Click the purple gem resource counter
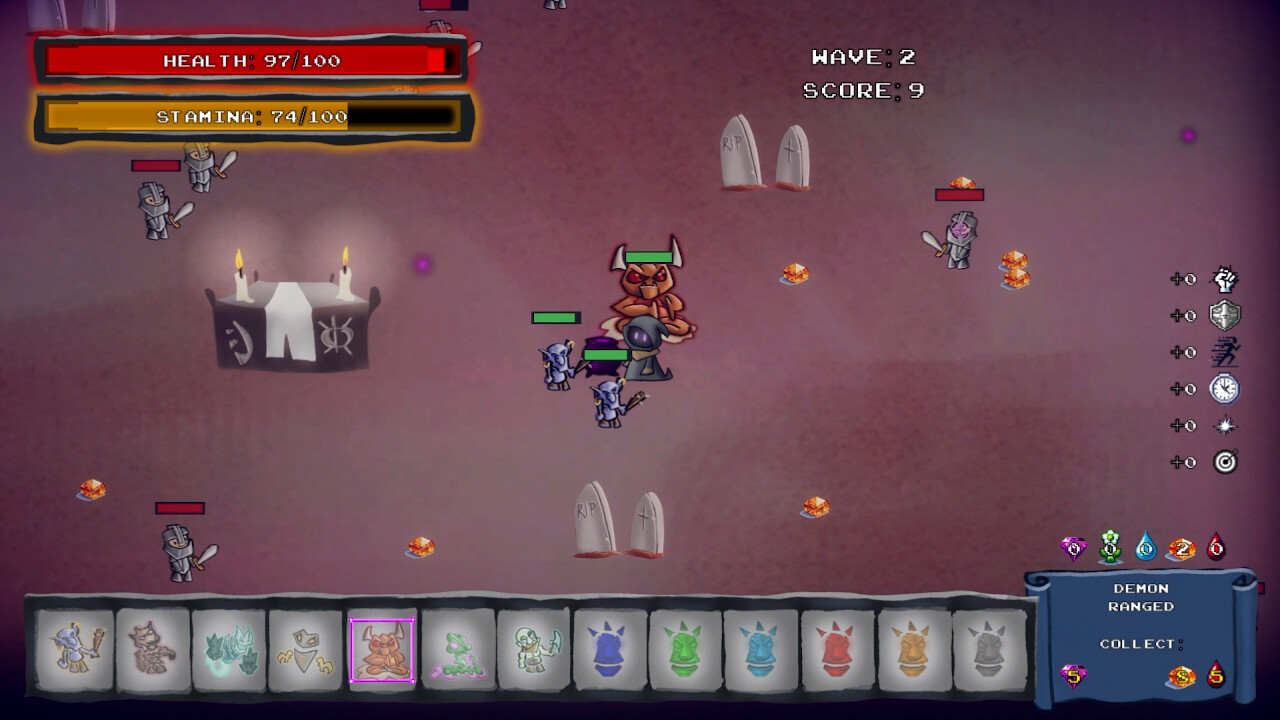The width and height of the screenshot is (1280, 720). (1073, 547)
